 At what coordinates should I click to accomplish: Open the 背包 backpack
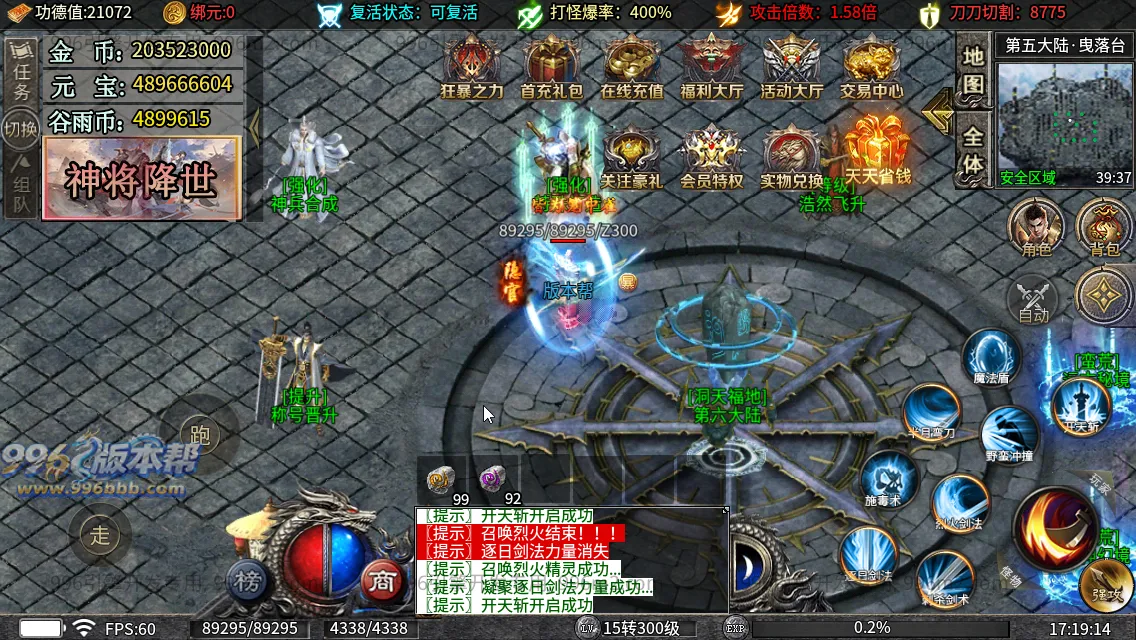point(1104,226)
